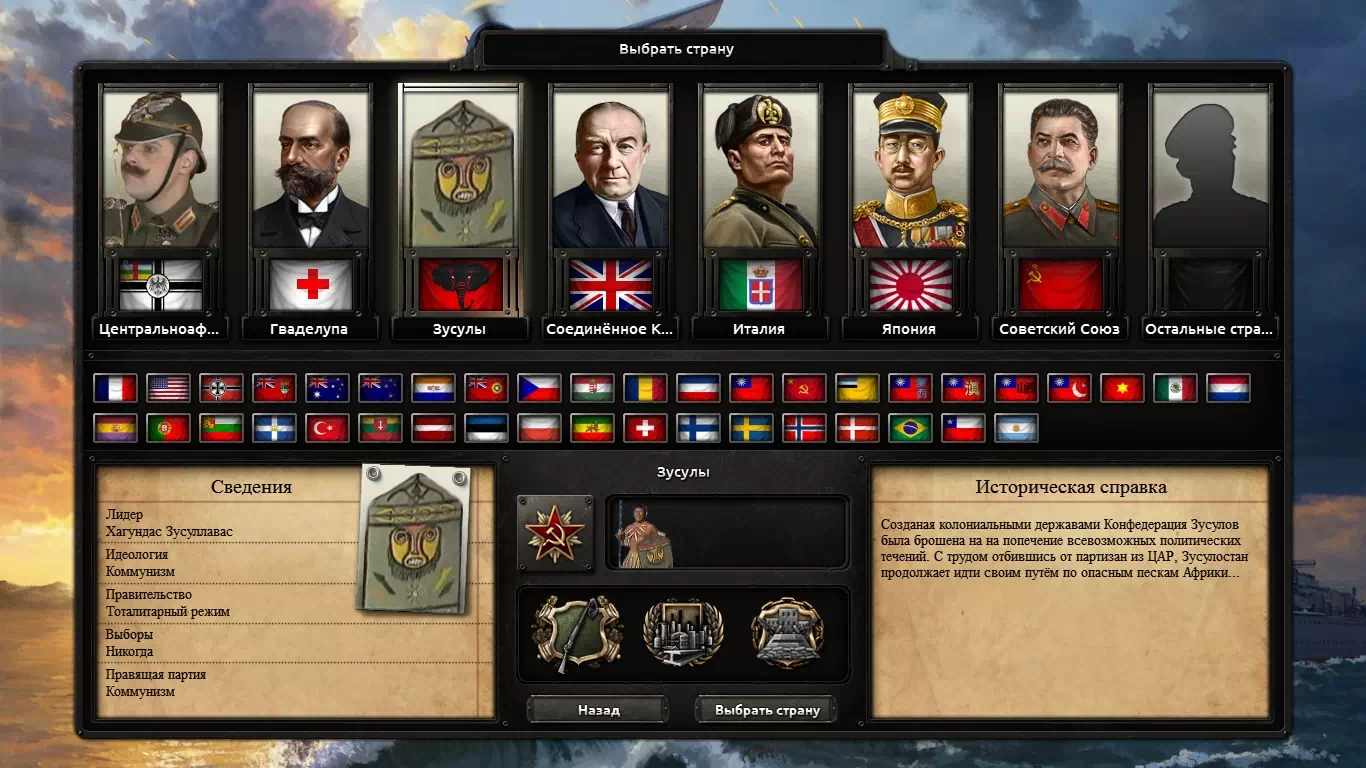
Task: Click the Назад back button
Action: [598, 710]
